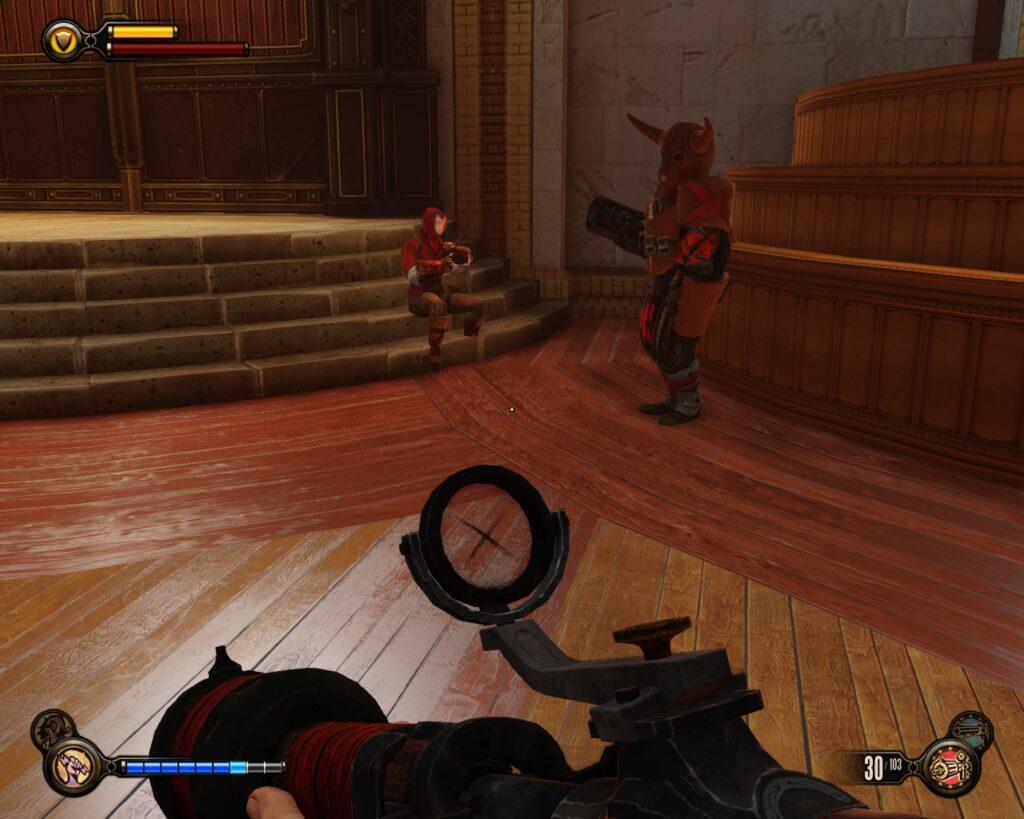Click the yellow shield emblem icon
Viewport: 1024px width, 819px height.
(x=63, y=40)
